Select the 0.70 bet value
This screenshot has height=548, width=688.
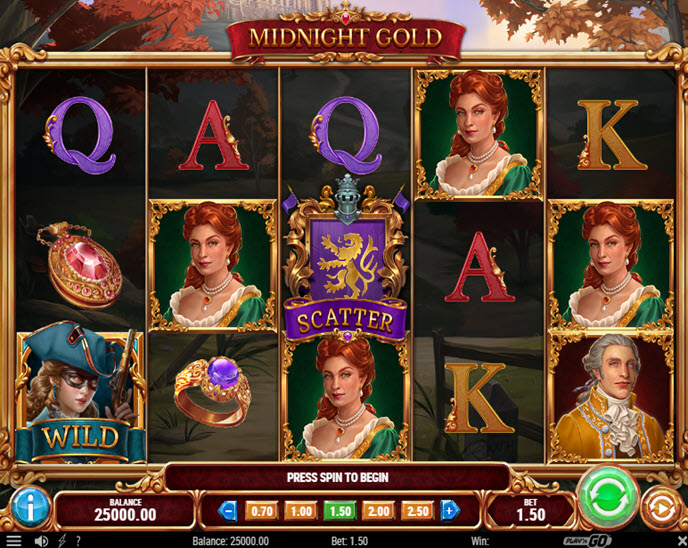(260, 510)
